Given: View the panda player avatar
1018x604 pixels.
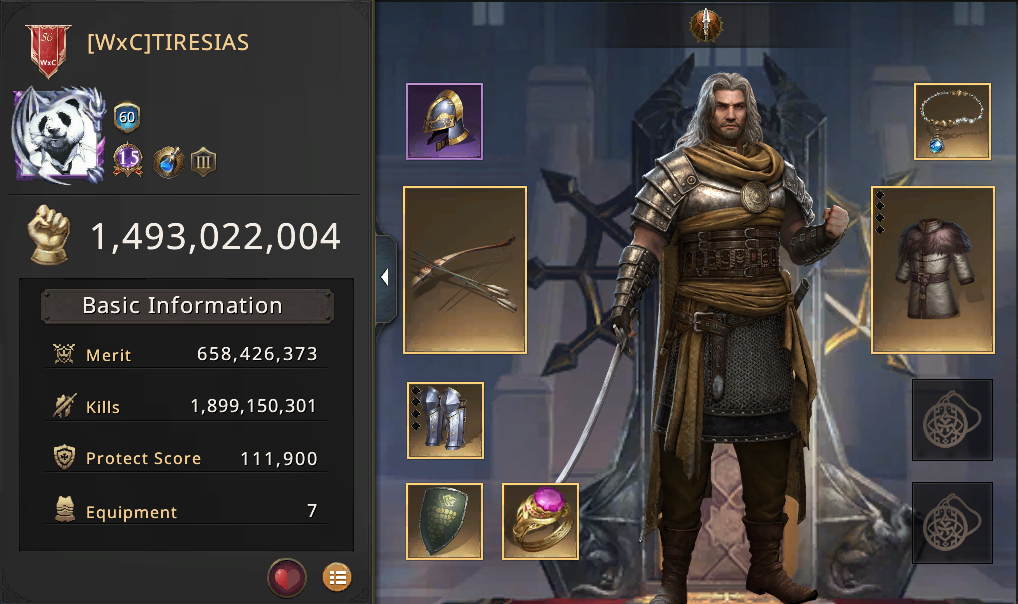Looking at the screenshot, I should (x=58, y=136).
